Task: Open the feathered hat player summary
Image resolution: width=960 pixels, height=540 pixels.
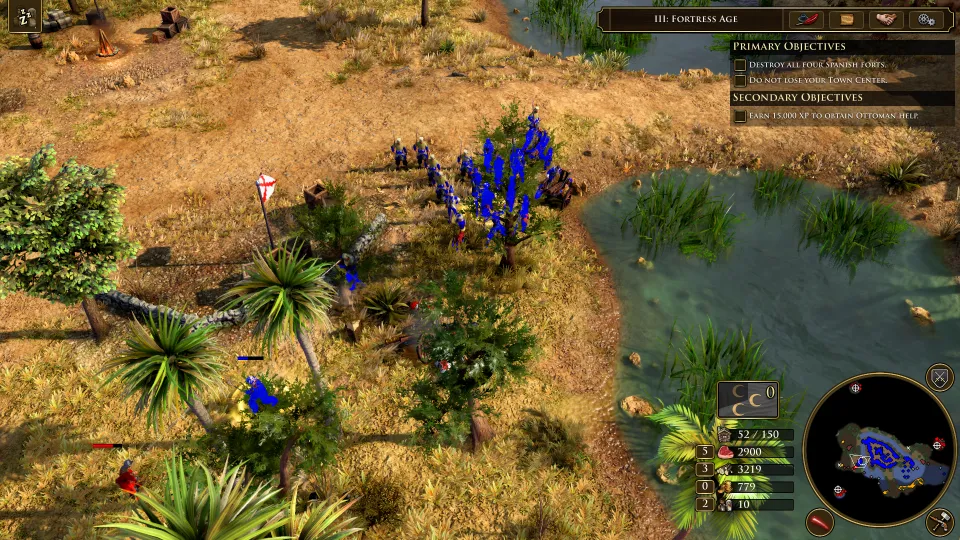Action: pos(806,19)
